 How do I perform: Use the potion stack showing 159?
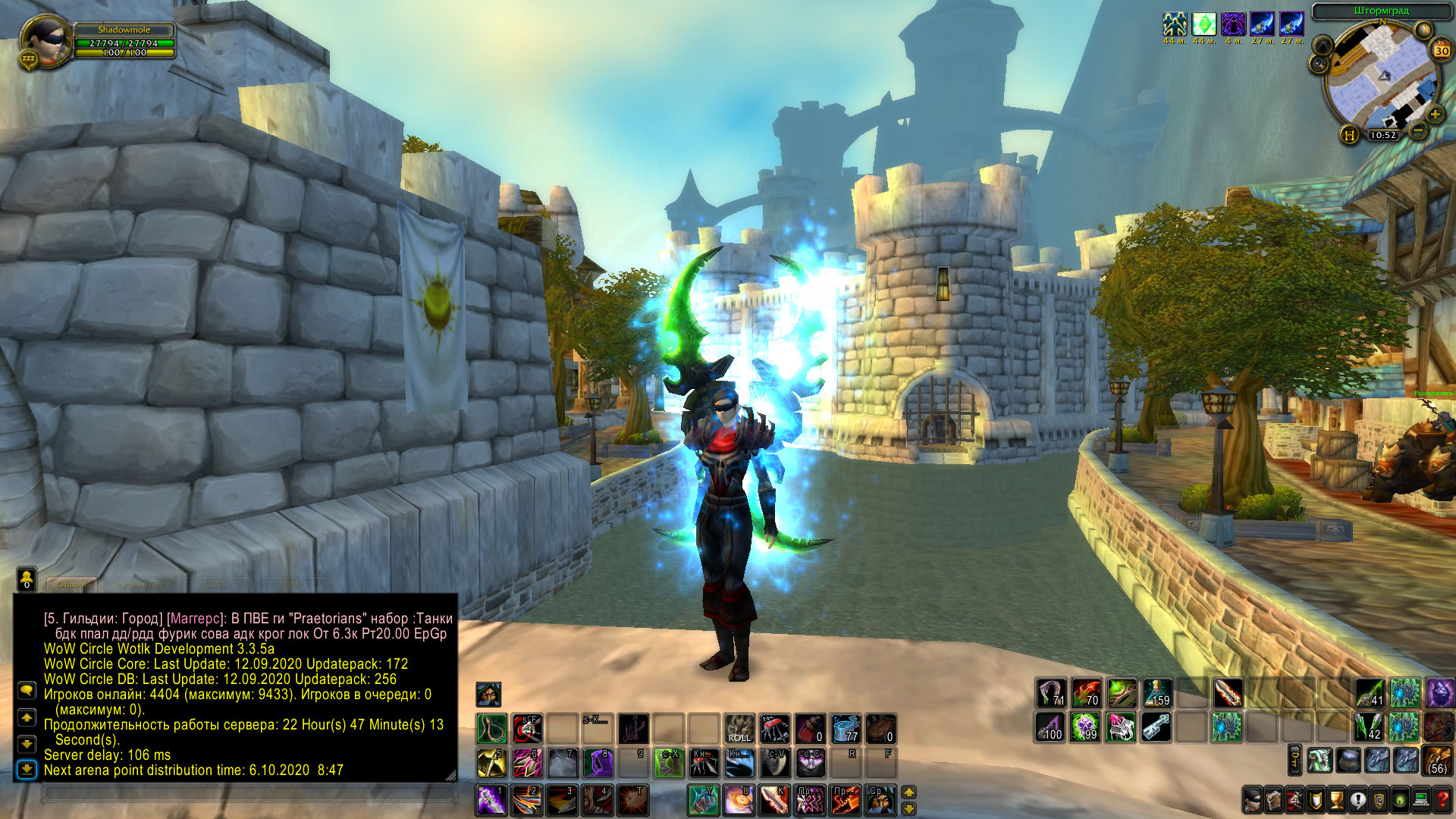[1157, 692]
